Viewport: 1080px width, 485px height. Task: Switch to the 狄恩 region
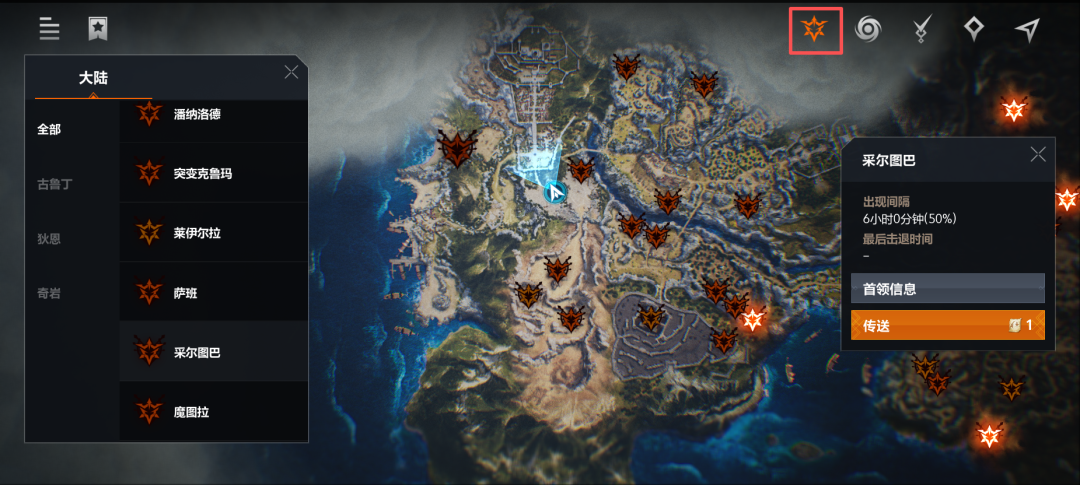pyautogui.click(x=49, y=238)
